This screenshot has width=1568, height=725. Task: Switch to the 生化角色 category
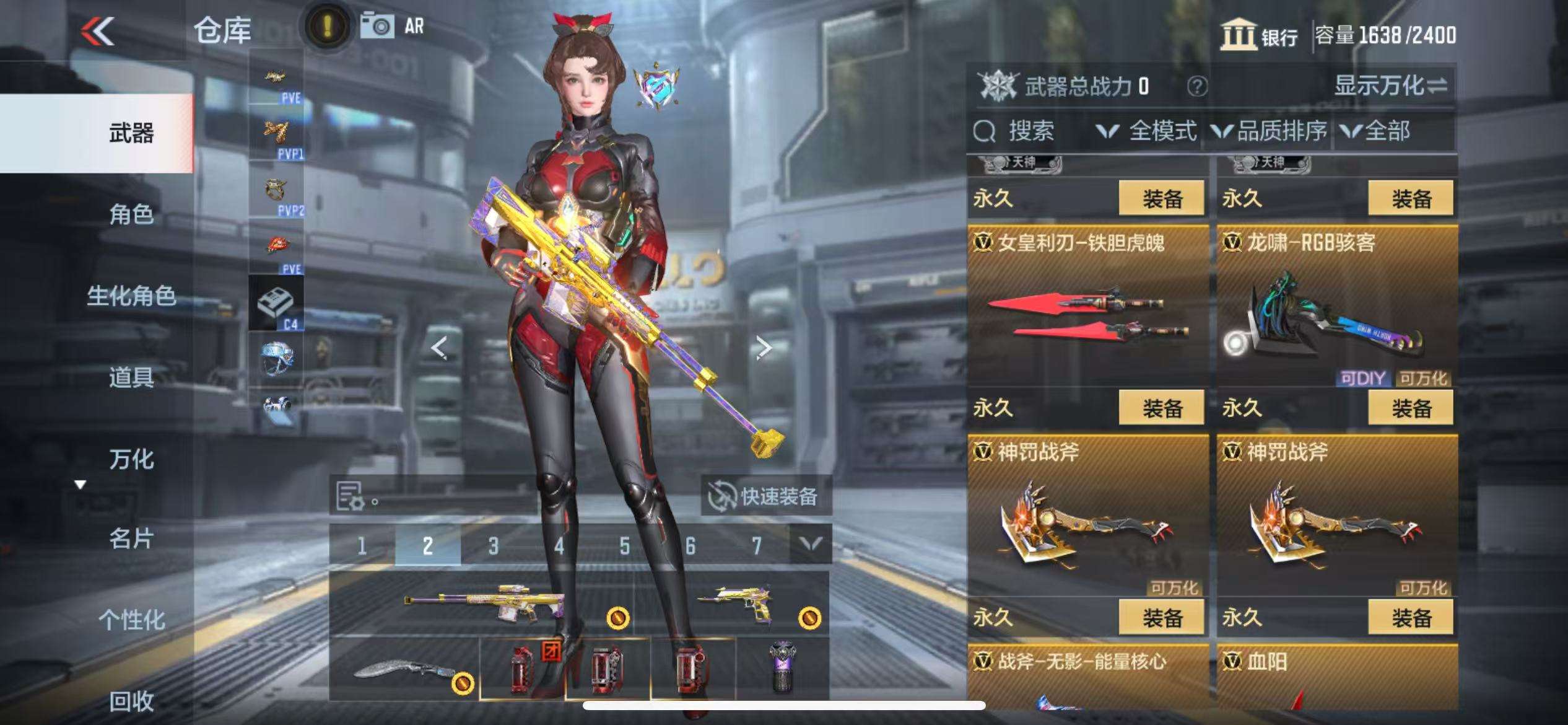(x=131, y=296)
